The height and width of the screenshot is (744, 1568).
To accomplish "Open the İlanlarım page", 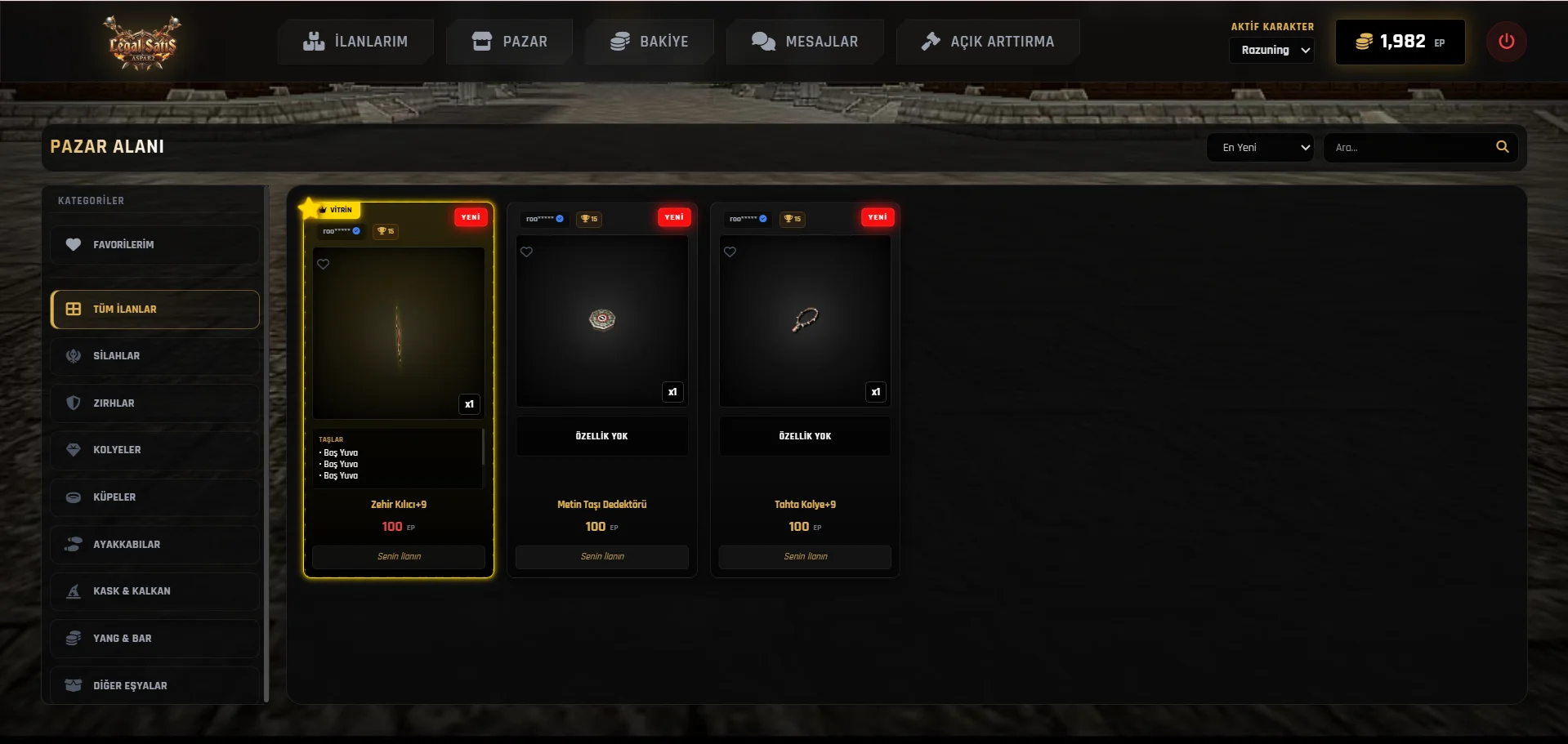I will pyautogui.click(x=355, y=42).
